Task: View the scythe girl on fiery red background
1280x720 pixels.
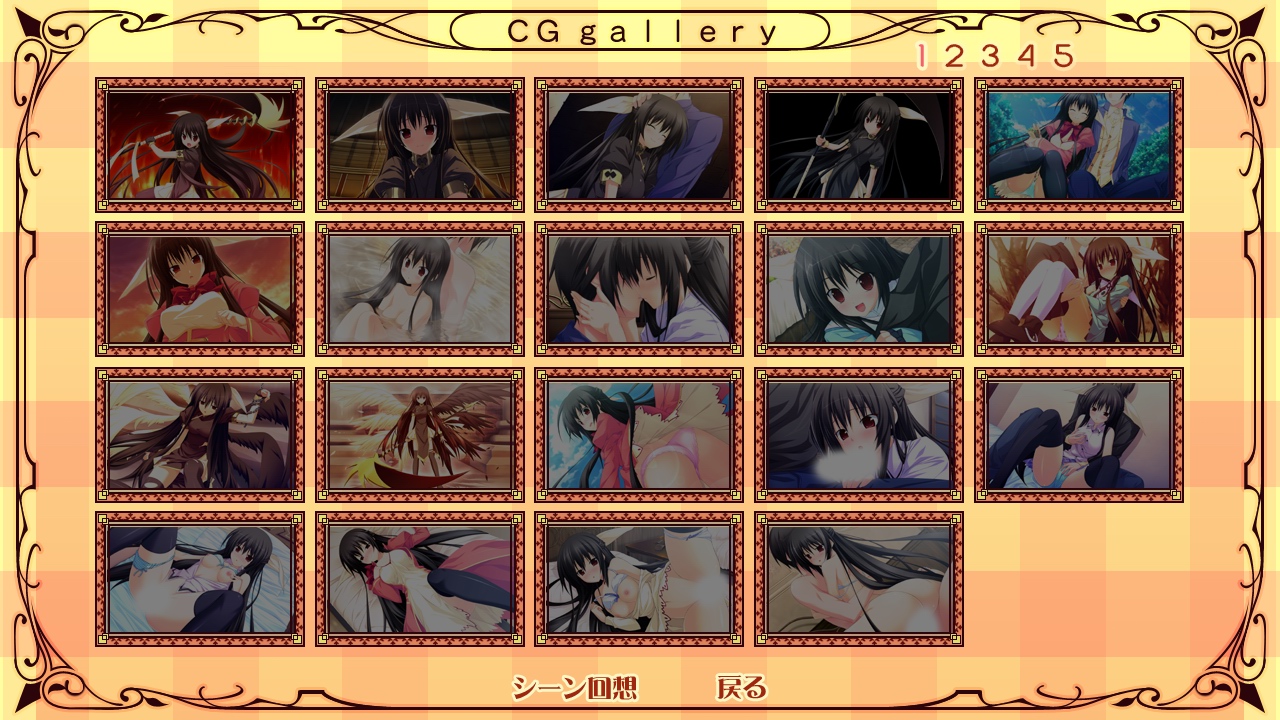Action: [200, 145]
